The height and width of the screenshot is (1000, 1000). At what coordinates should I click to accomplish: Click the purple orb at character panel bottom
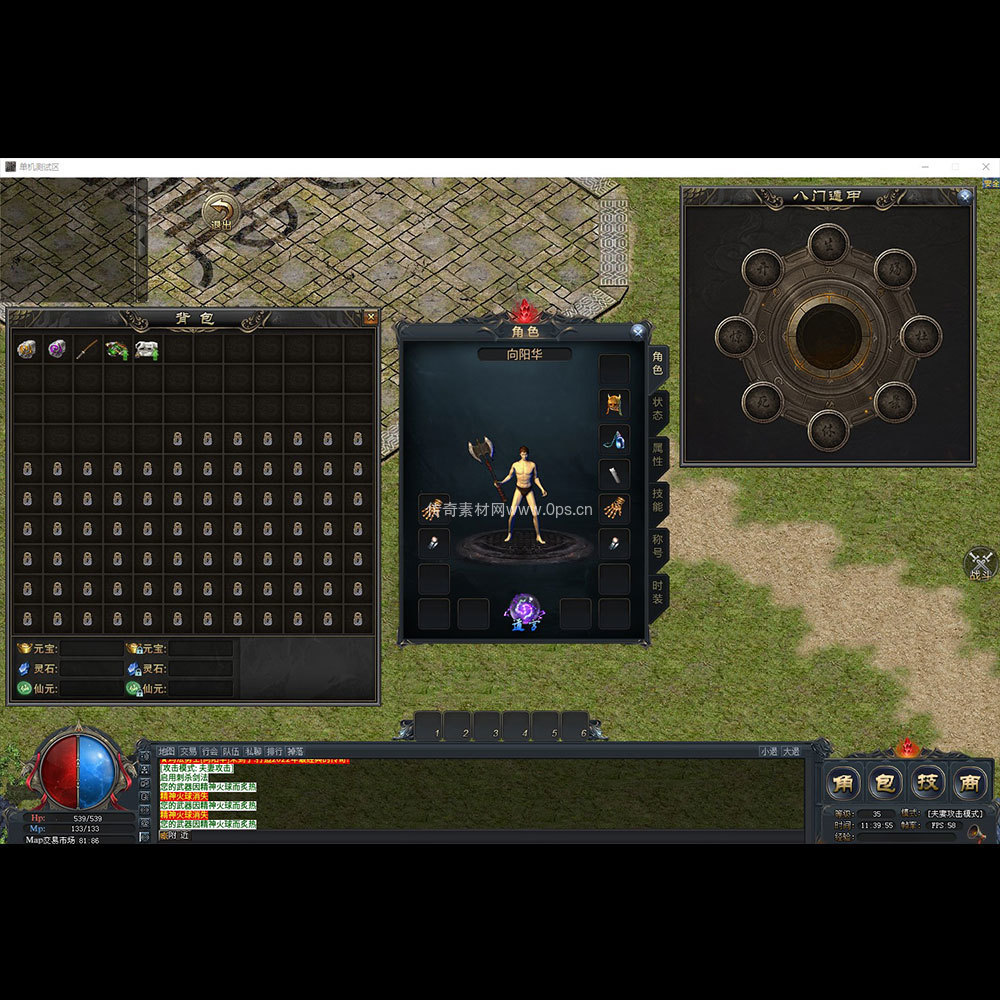524,610
